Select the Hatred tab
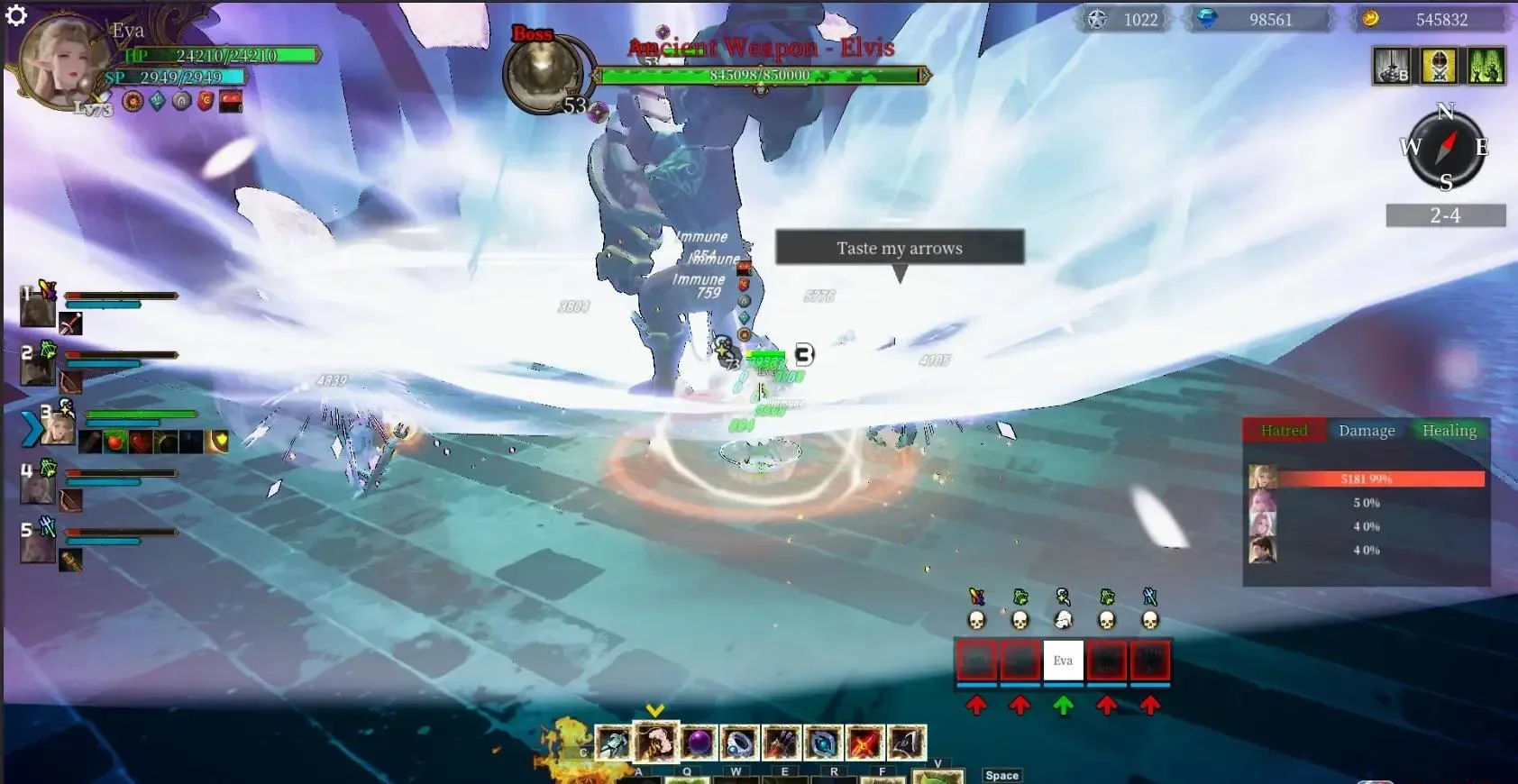The width and height of the screenshot is (1518, 784). [x=1284, y=431]
